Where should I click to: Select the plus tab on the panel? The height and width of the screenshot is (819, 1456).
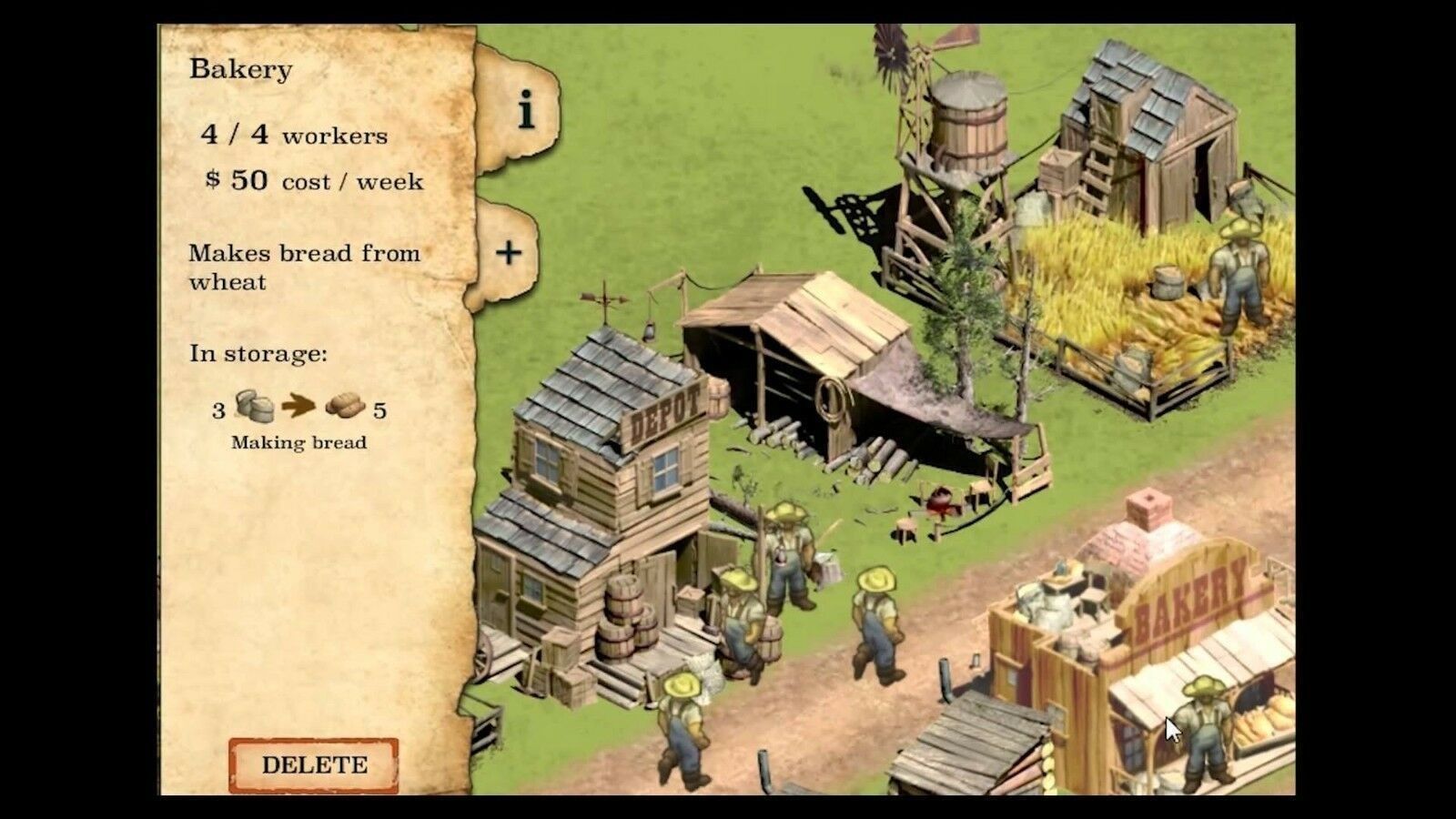(509, 252)
